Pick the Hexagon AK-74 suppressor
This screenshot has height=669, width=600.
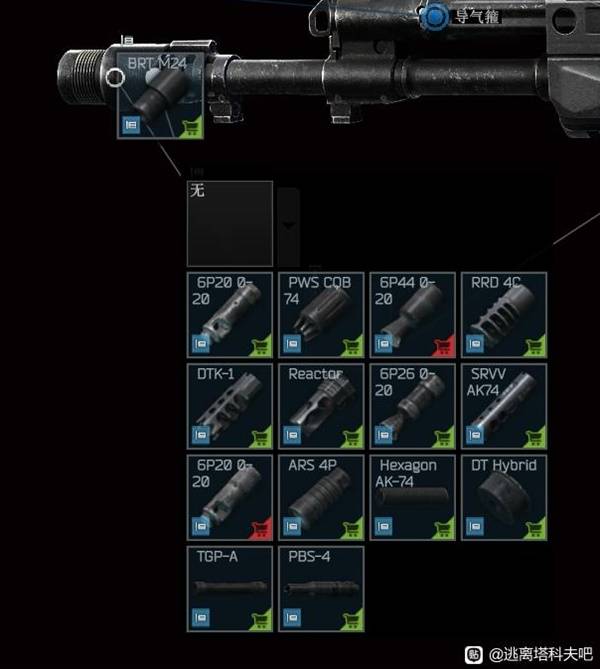tap(412, 497)
